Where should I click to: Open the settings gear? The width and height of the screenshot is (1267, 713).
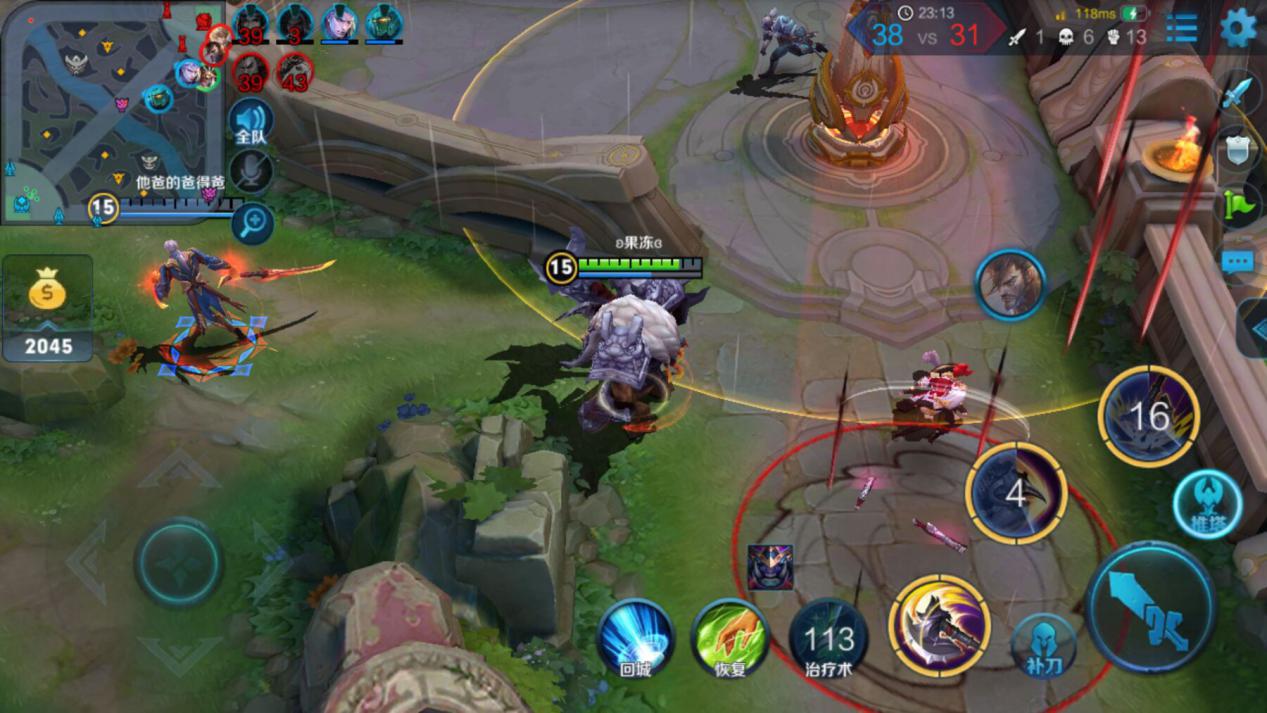coord(1238,29)
